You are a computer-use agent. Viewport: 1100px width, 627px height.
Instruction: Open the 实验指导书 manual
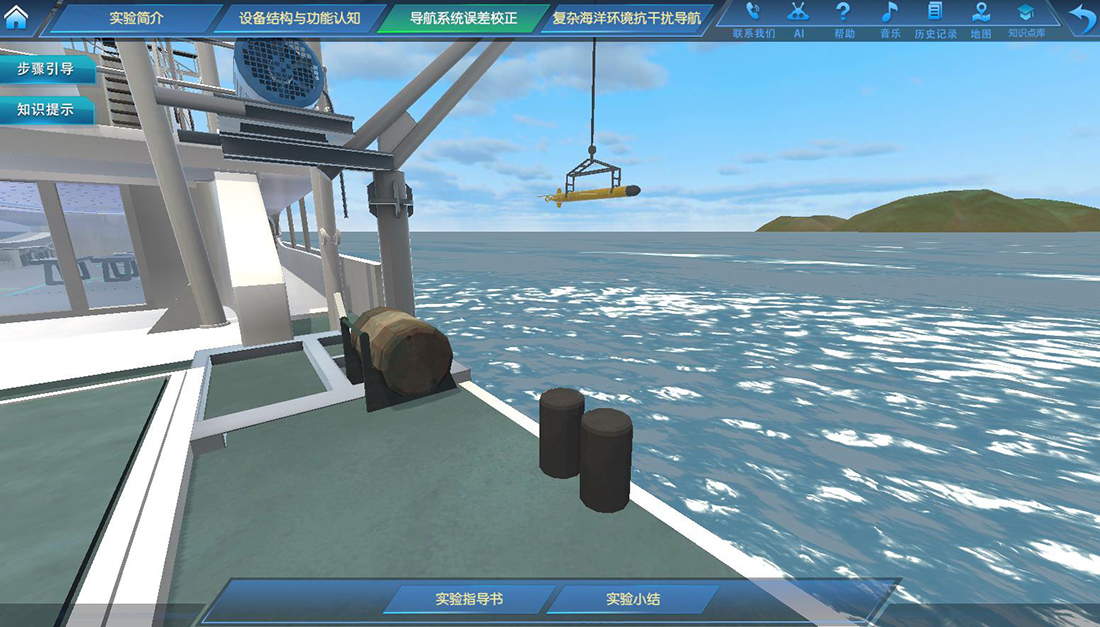click(469, 600)
